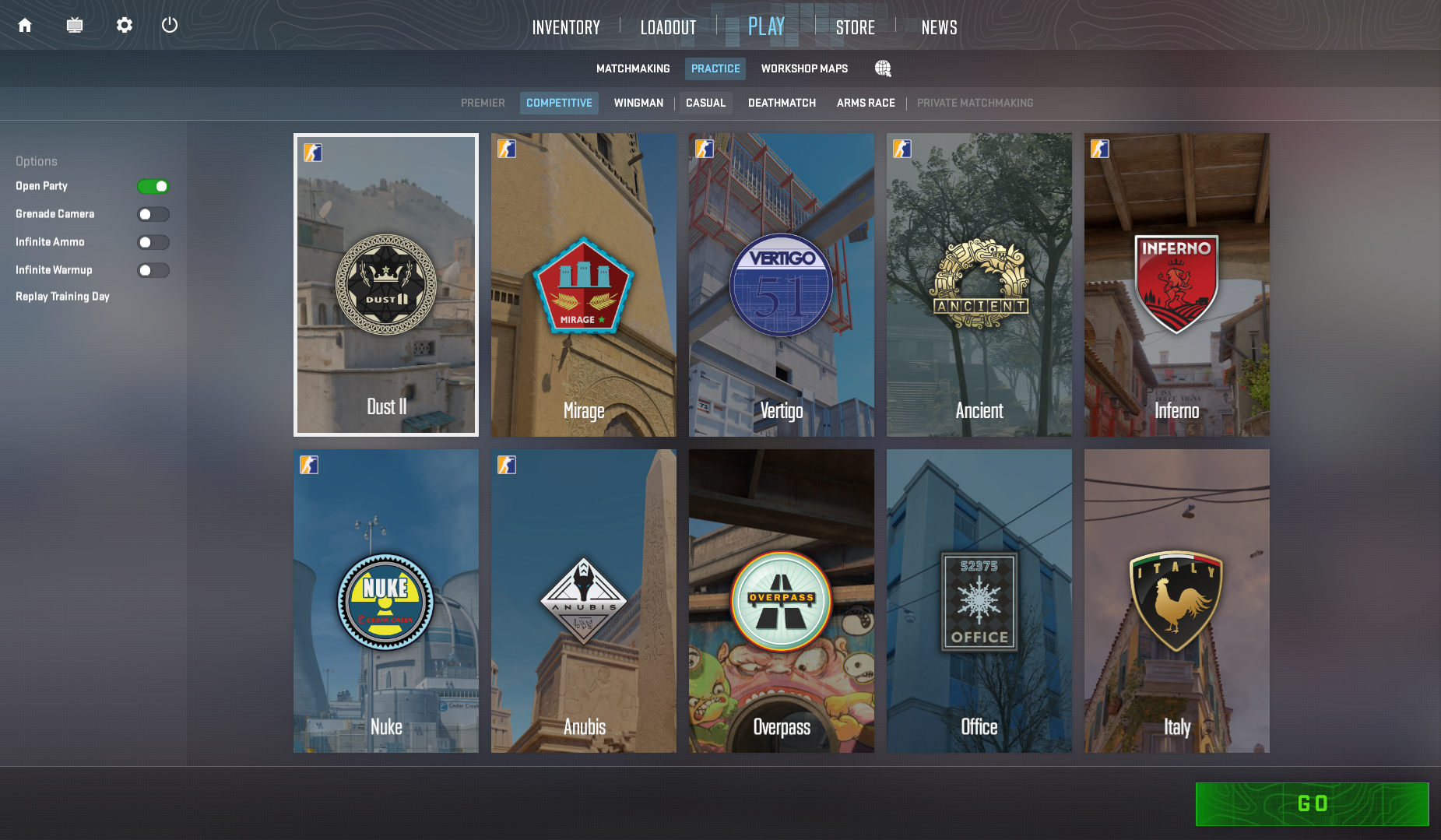Click the Home icon in the top navigation
1441x840 pixels.
[x=24, y=25]
